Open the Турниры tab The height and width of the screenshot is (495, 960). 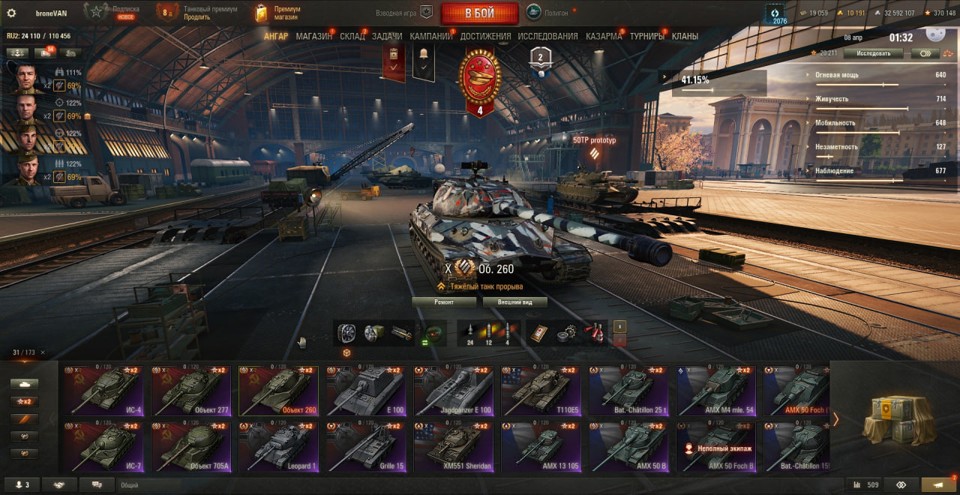click(x=648, y=36)
